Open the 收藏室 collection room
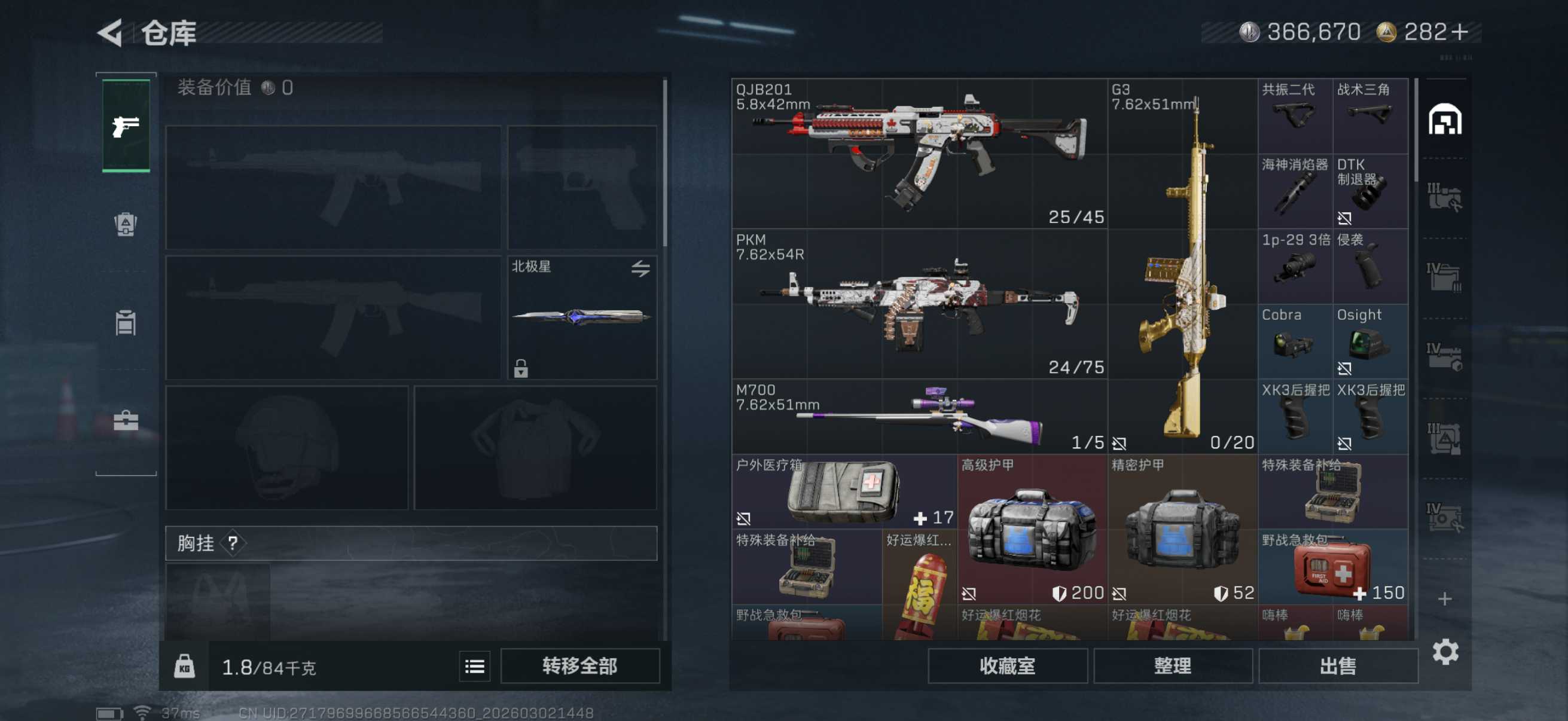This screenshot has width=1568, height=721. (x=1007, y=665)
